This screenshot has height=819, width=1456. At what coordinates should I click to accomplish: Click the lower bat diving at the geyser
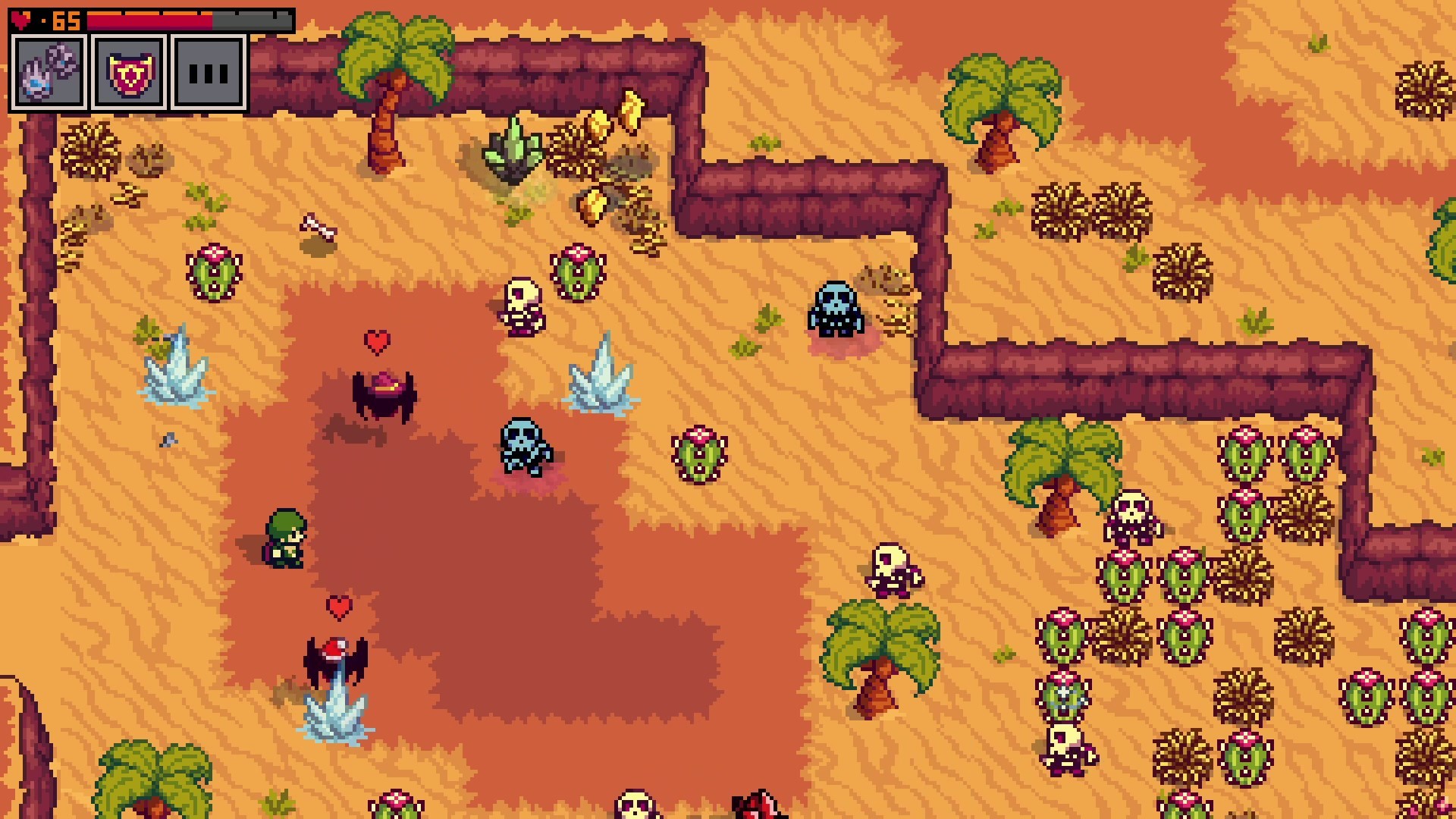coord(336,657)
